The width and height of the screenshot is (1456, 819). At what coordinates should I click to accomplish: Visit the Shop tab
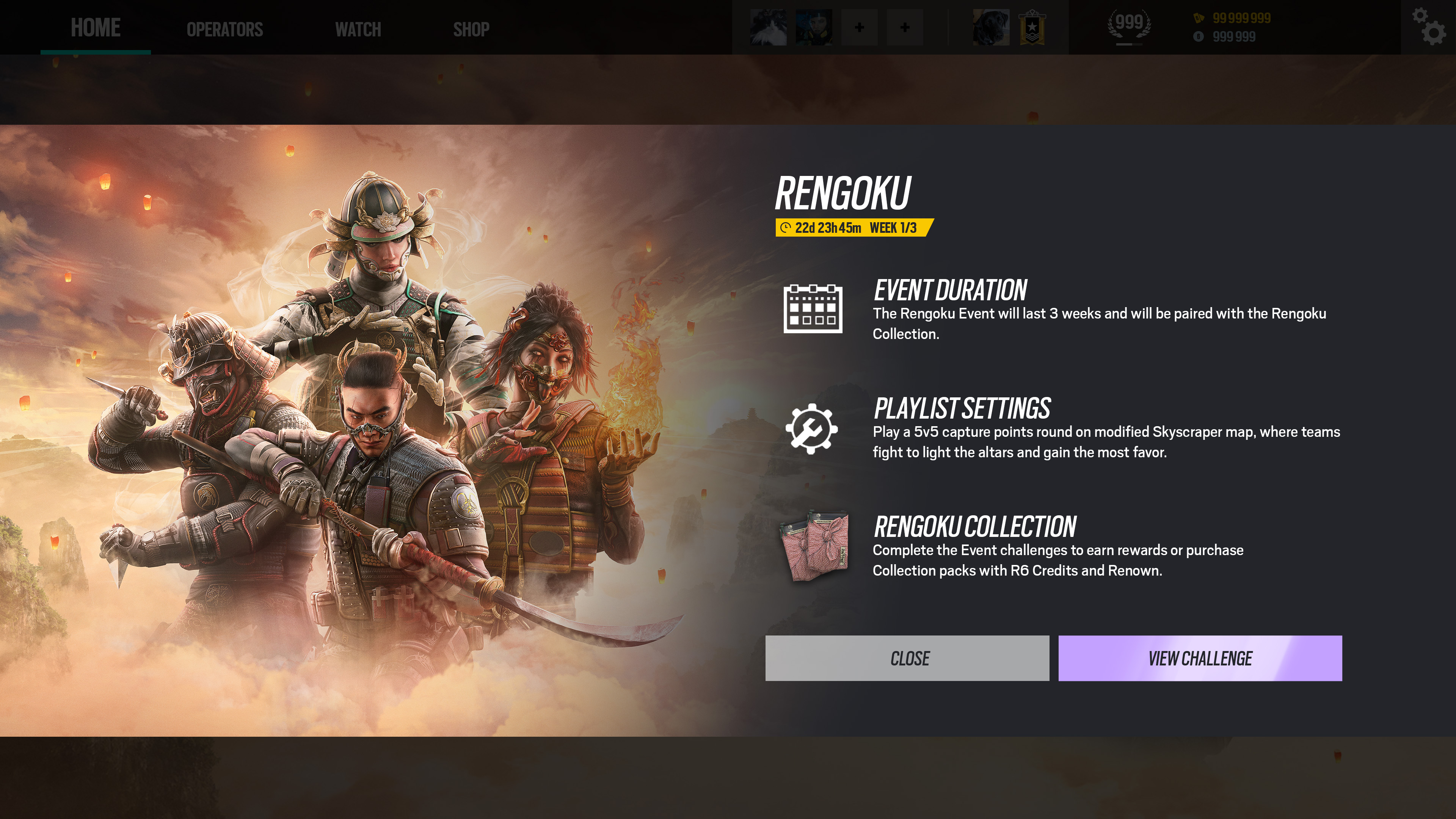pos(471,30)
